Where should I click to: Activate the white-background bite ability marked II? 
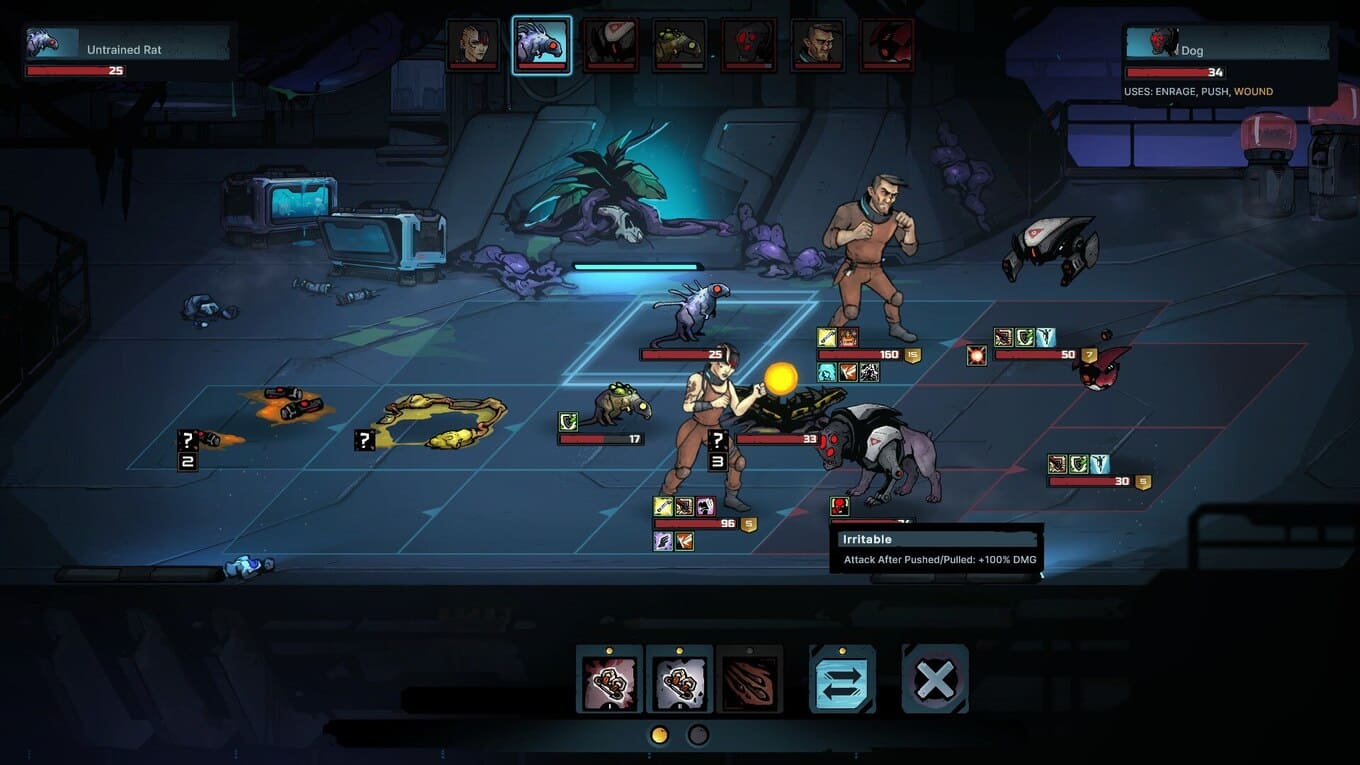tap(679, 678)
